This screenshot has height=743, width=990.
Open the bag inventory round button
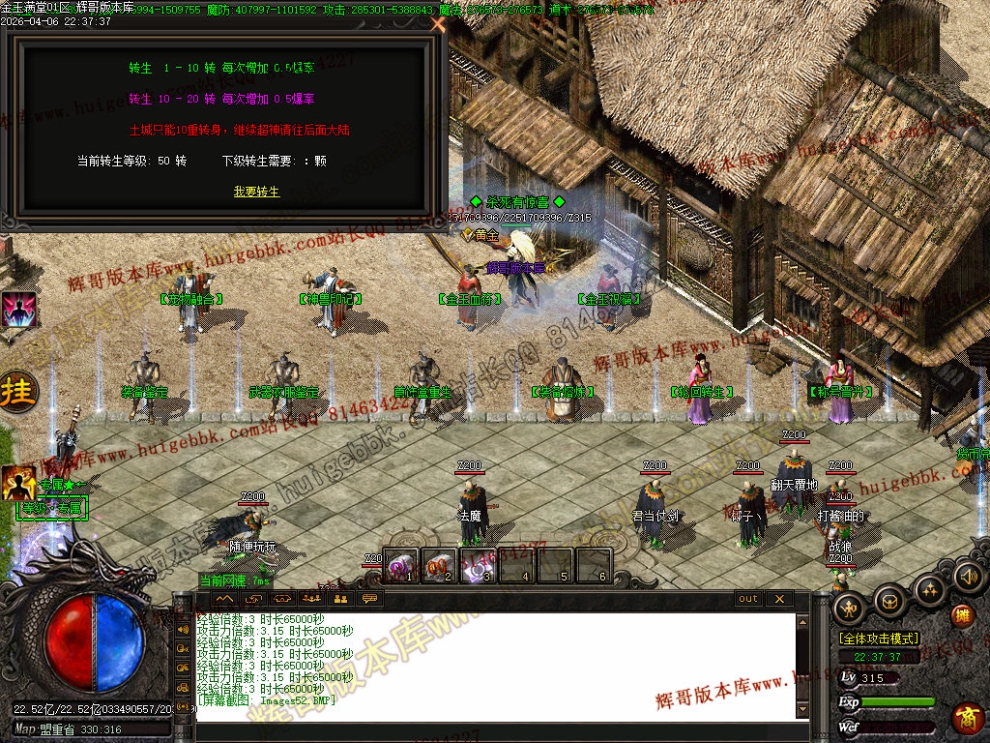[x=890, y=601]
